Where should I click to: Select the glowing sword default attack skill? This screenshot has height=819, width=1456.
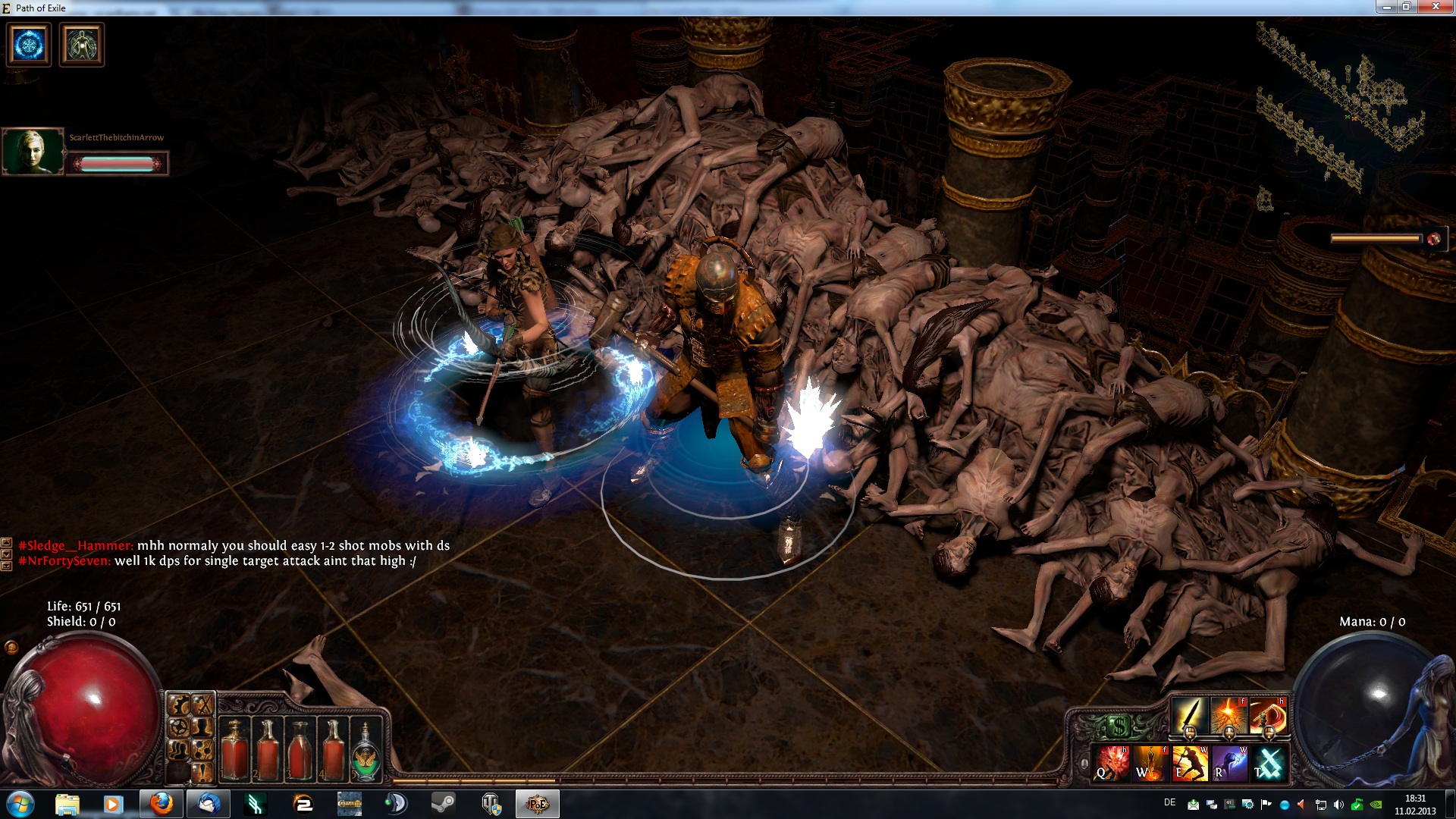pos(1190,715)
